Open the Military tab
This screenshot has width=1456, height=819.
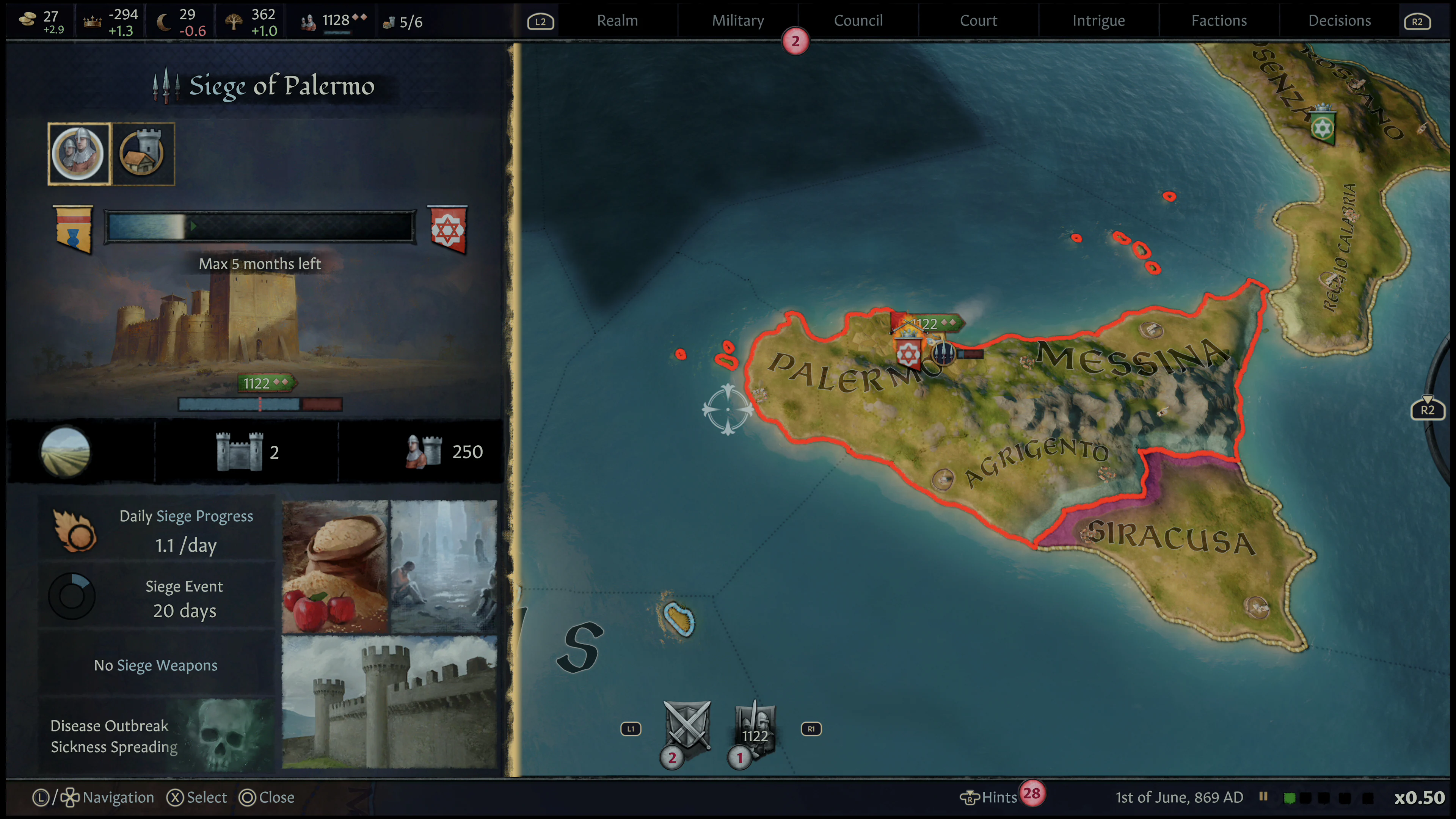coord(737,20)
